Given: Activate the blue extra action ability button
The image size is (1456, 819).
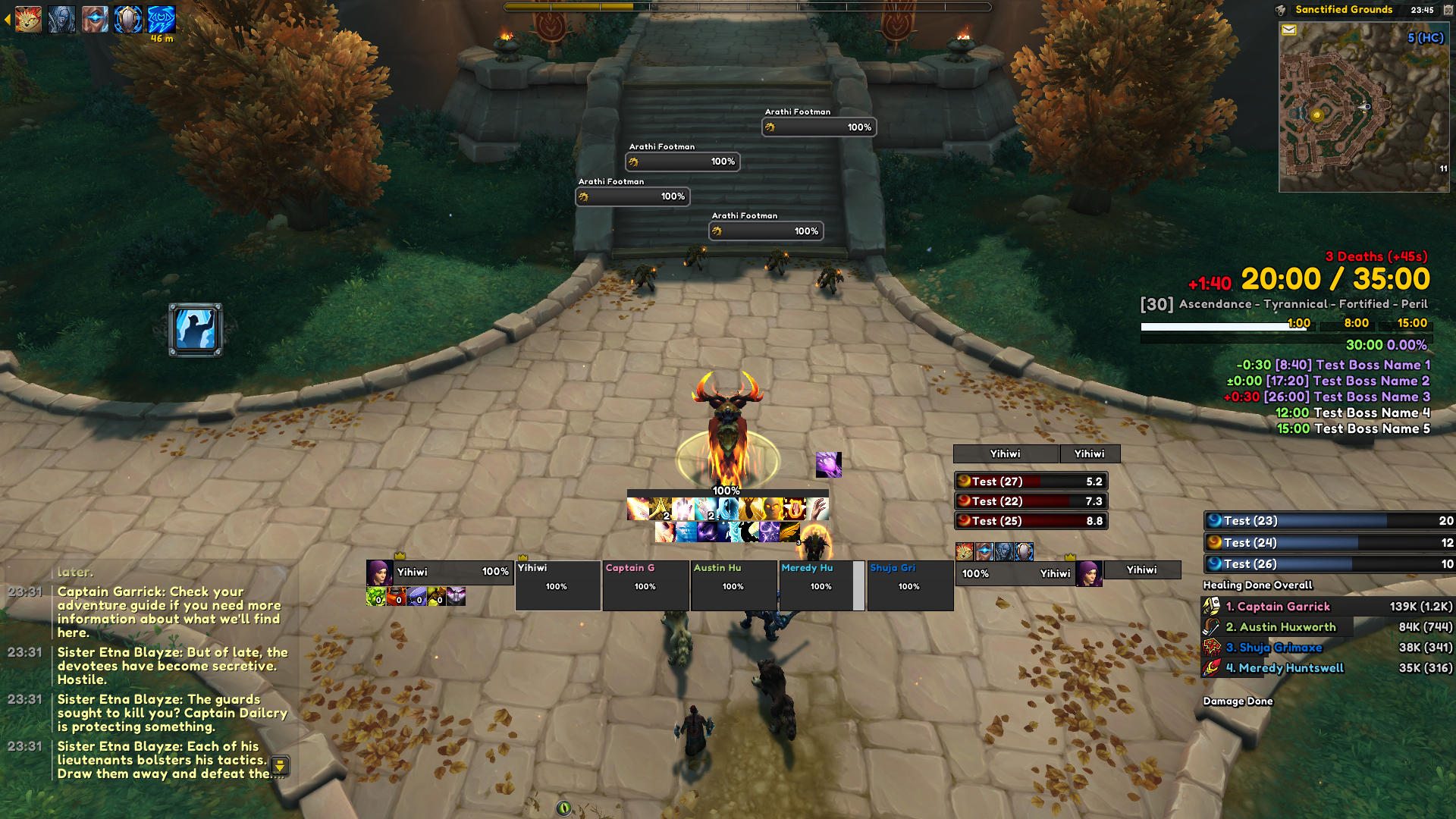Looking at the screenshot, I should point(196,330).
